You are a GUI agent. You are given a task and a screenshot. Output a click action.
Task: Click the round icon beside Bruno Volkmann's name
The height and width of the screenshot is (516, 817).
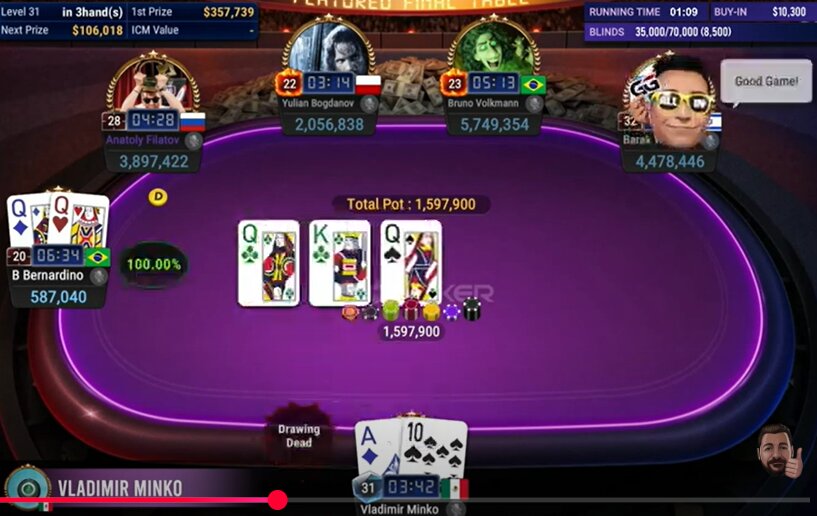(x=535, y=104)
